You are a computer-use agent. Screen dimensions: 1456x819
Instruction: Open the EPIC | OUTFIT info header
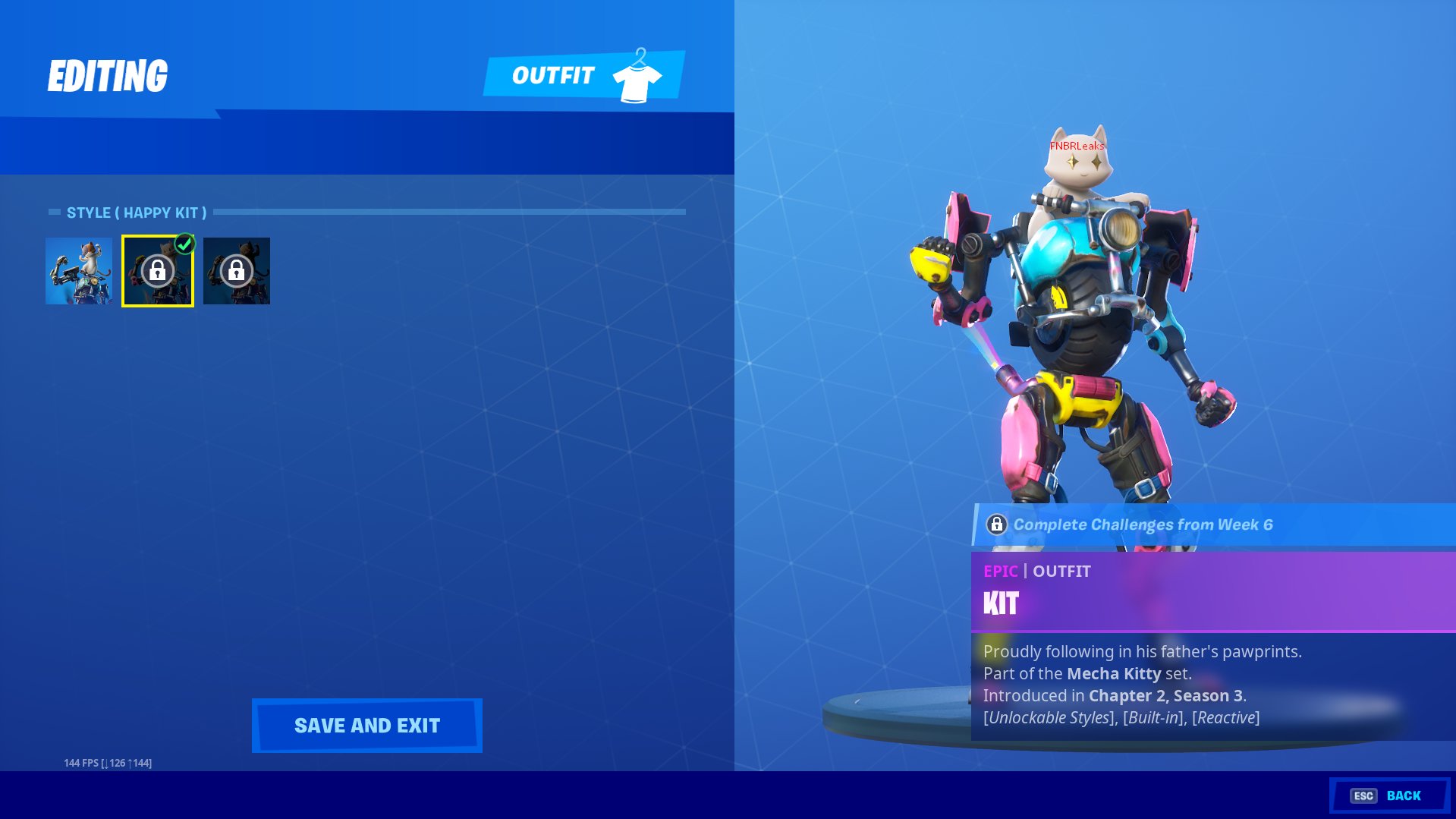(1036, 571)
